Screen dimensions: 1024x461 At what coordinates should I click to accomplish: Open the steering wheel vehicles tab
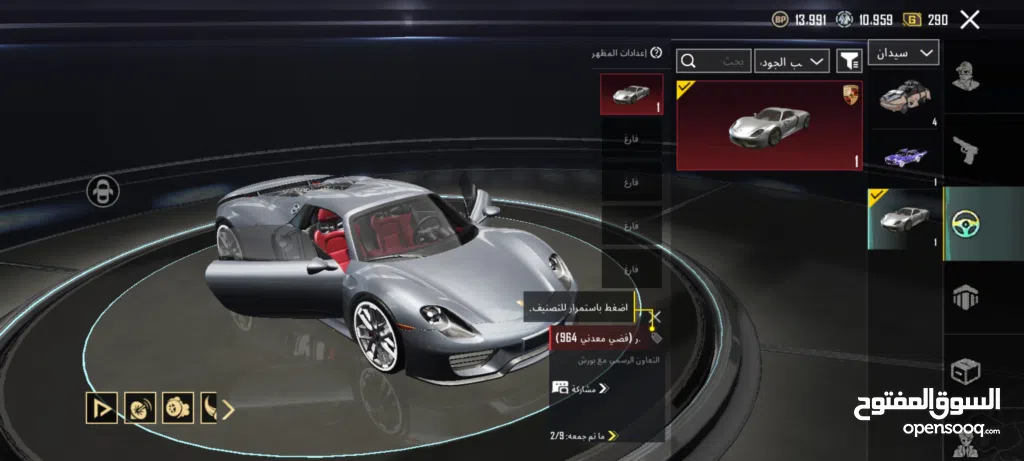[965, 223]
